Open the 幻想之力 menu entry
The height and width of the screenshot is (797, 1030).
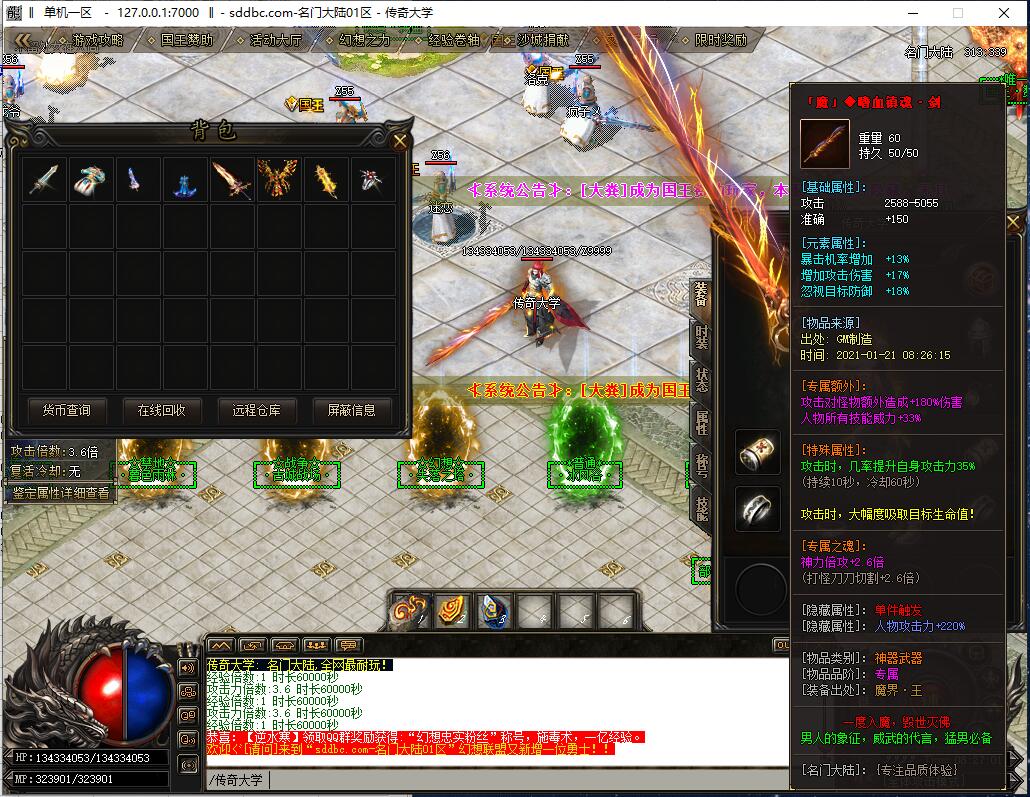pyautogui.click(x=364, y=41)
